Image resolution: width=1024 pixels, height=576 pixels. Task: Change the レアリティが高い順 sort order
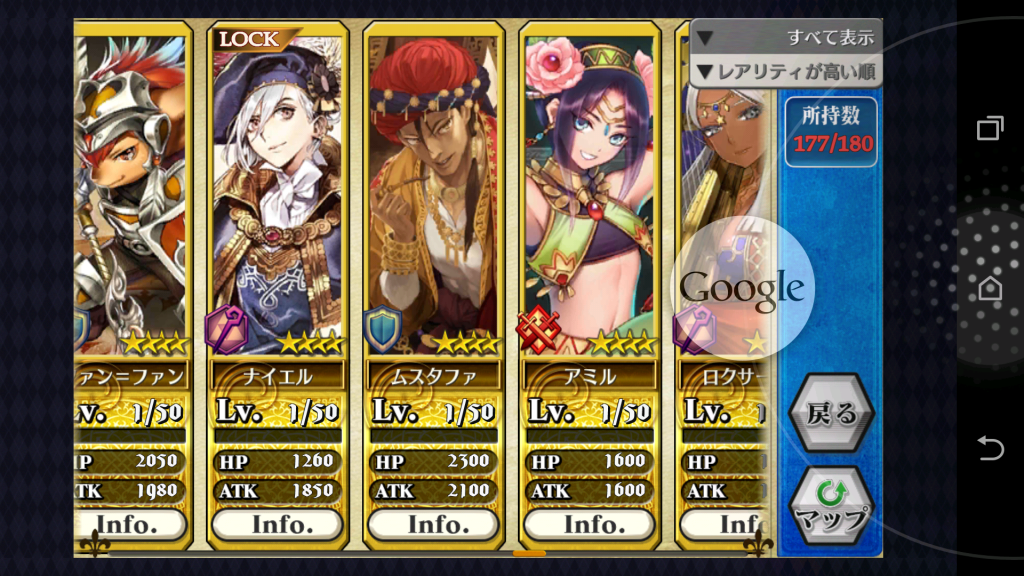pyautogui.click(x=786, y=71)
